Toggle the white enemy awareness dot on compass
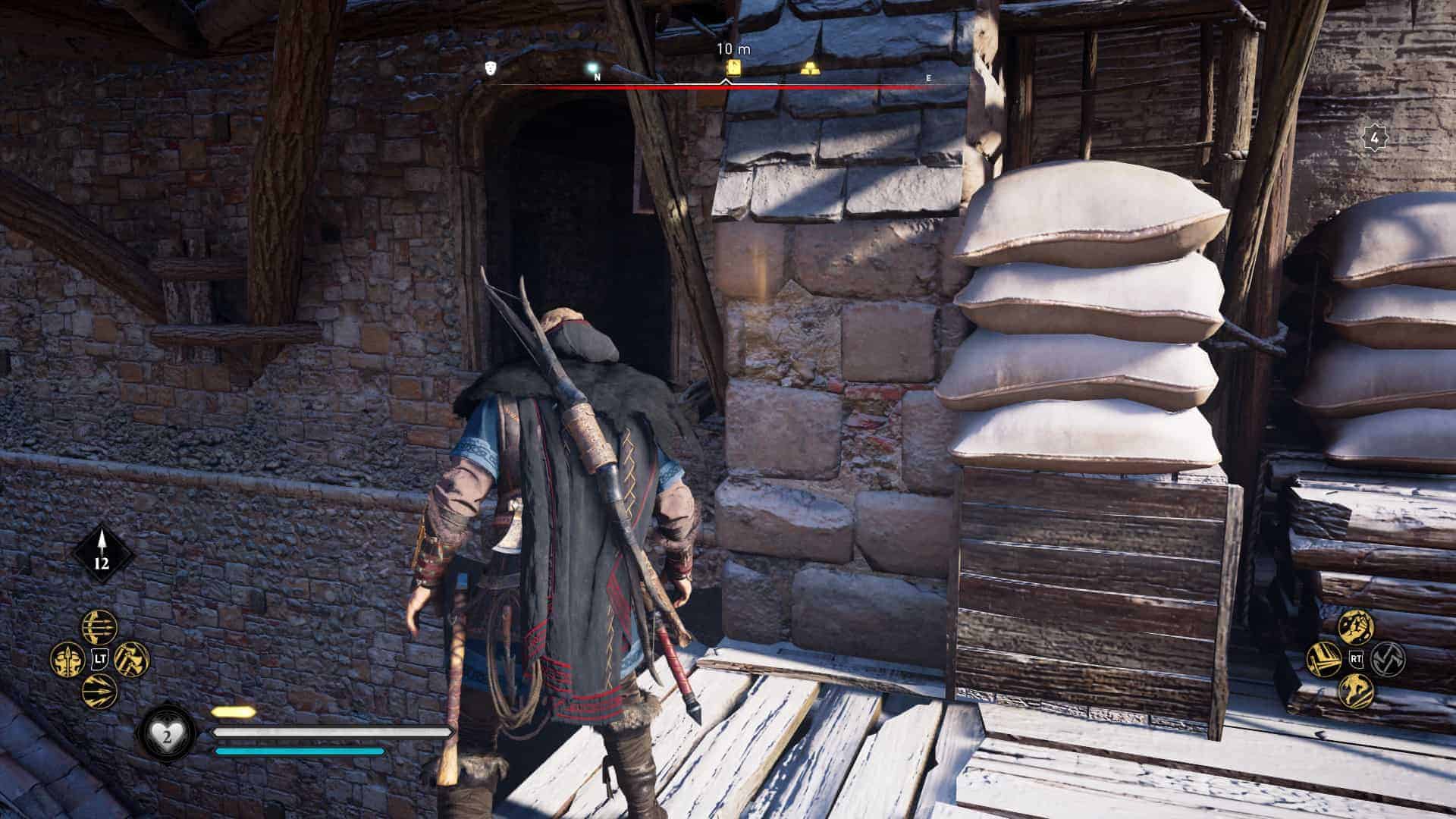1456x819 pixels. [592, 67]
